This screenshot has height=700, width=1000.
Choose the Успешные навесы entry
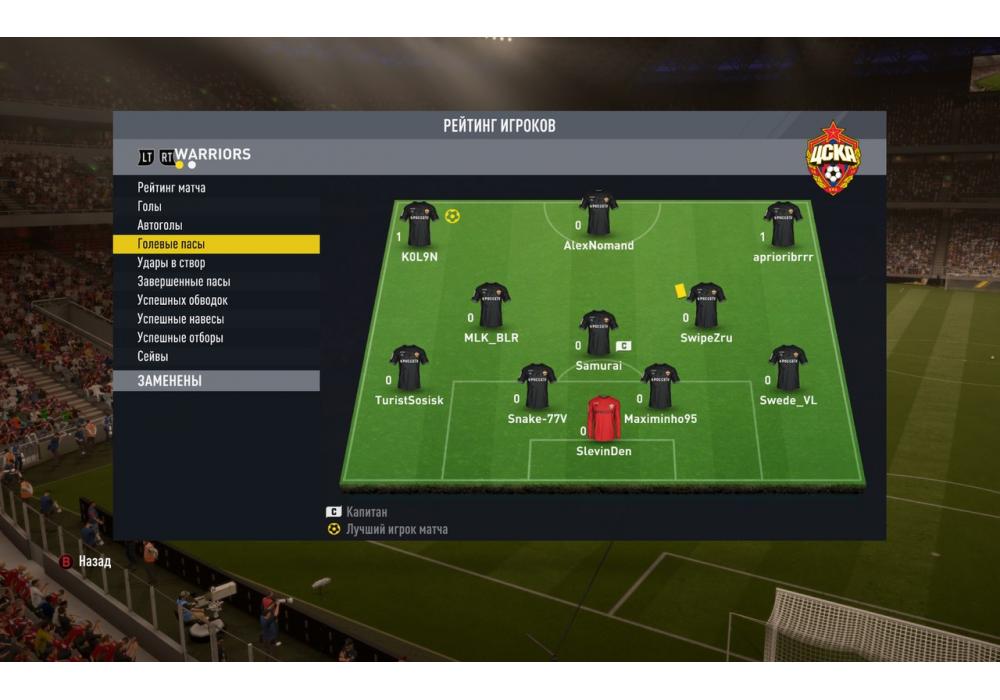pos(181,319)
